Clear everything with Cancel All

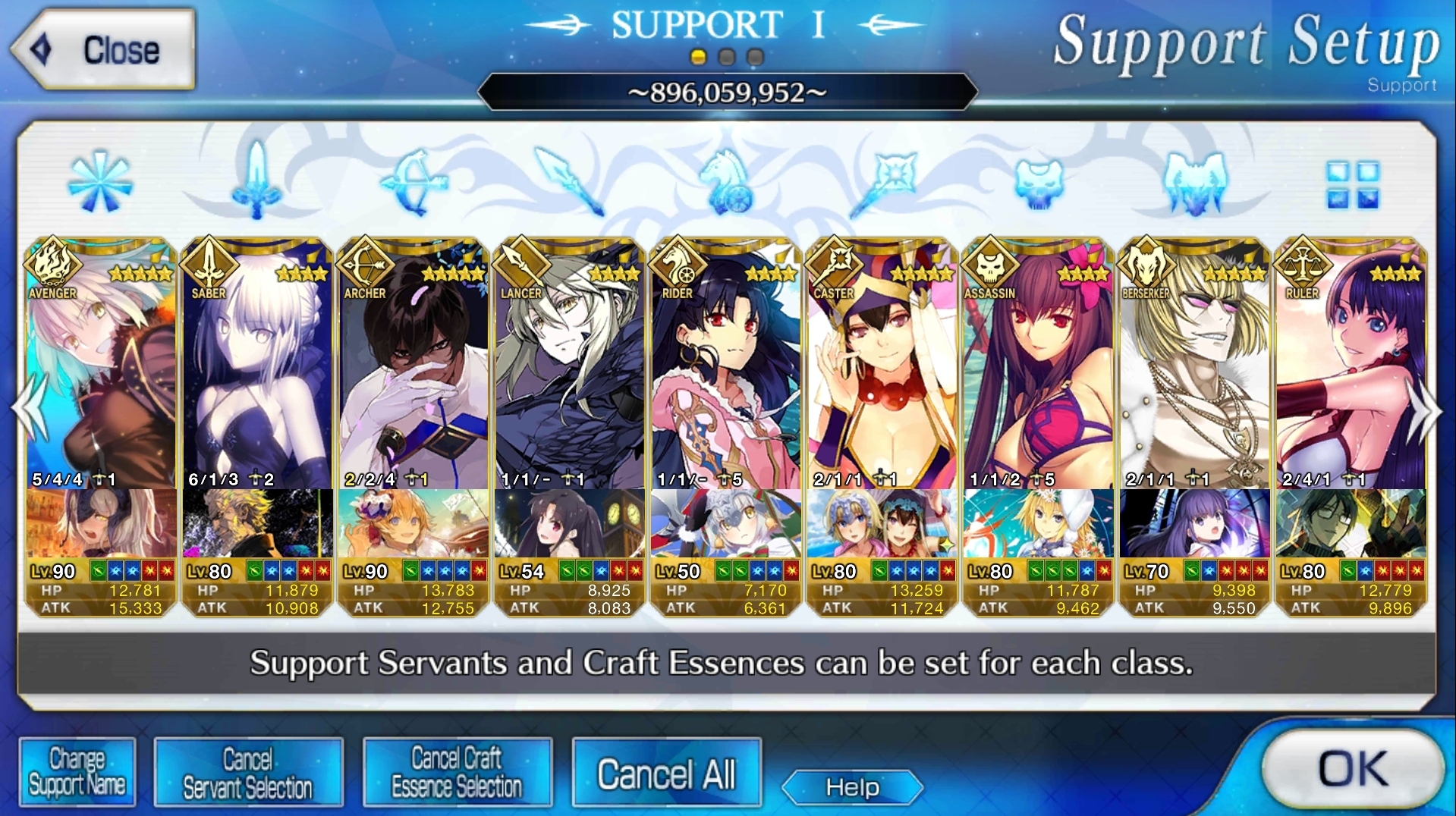pyautogui.click(x=666, y=774)
